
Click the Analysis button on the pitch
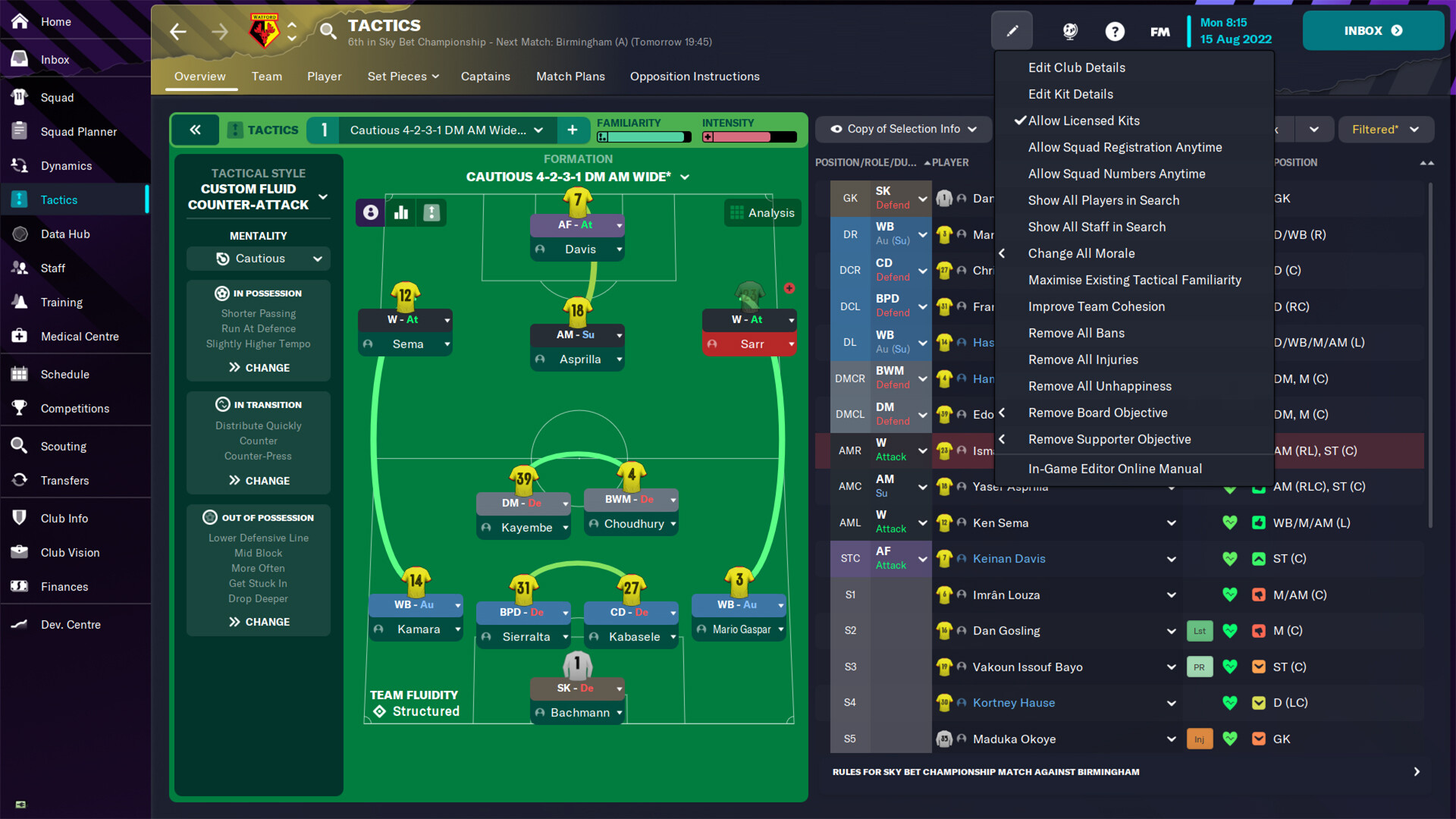[x=762, y=213]
